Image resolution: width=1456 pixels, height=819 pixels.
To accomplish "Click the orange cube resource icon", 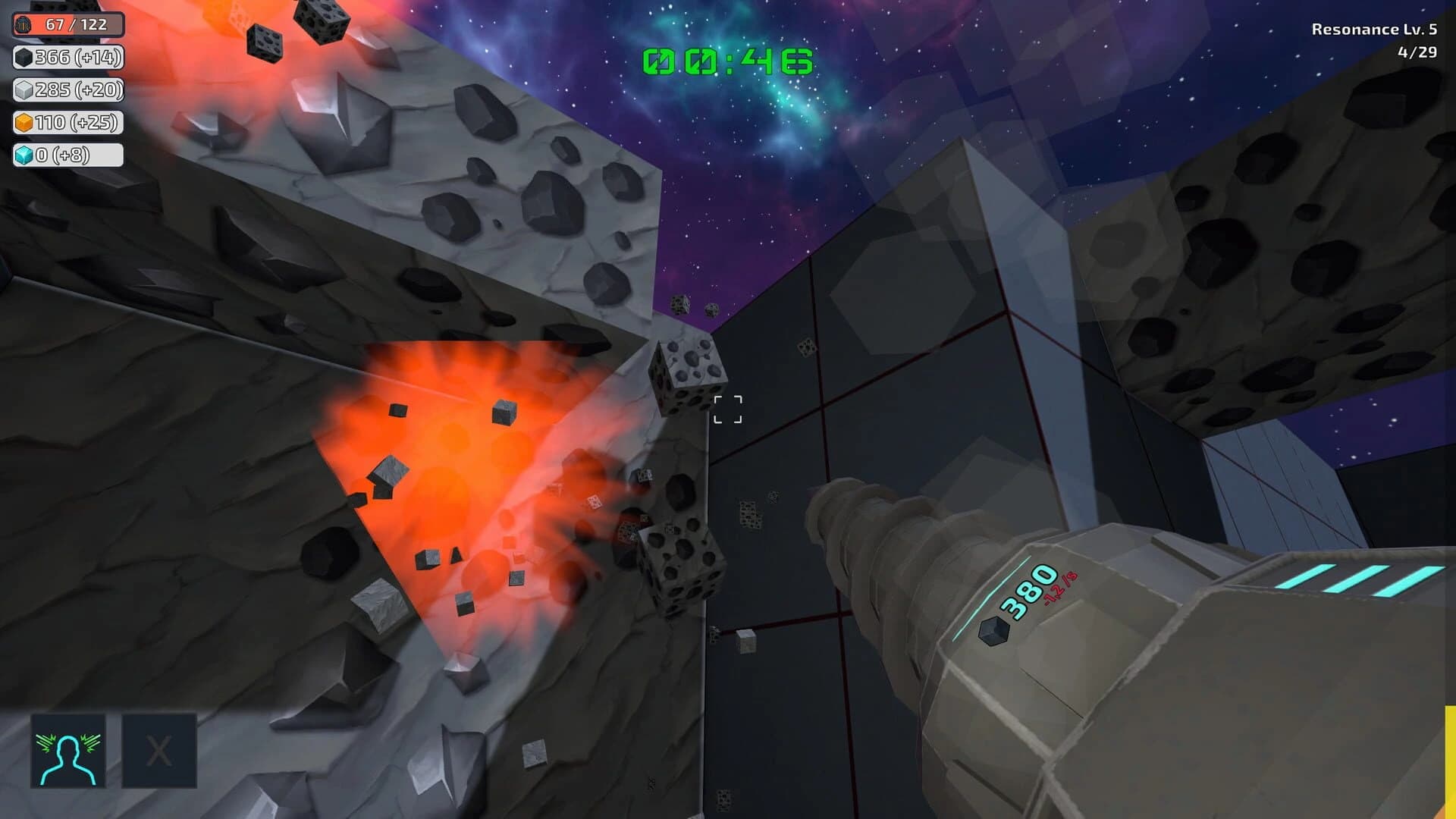I will tap(23, 122).
